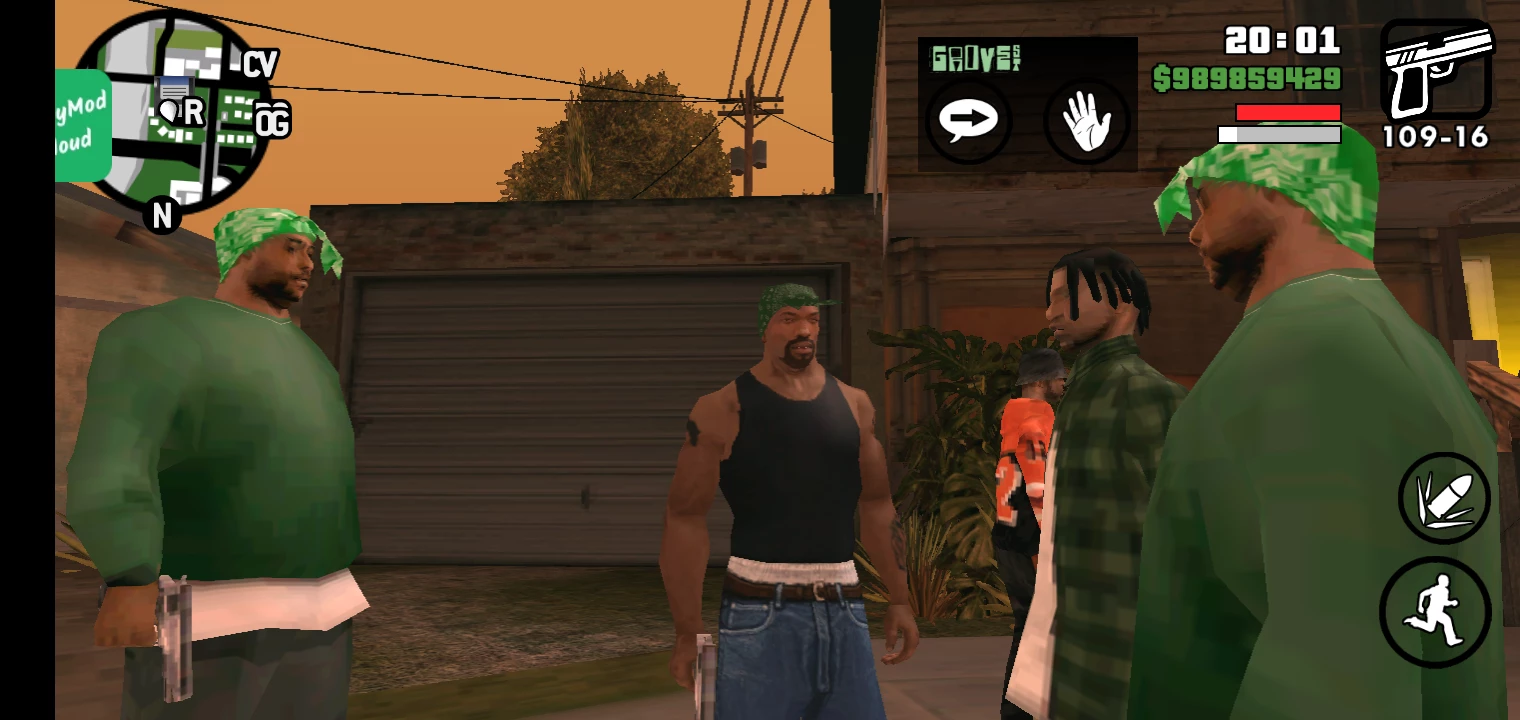Open the green Mod cloud overlay tab
This screenshot has height=720, width=1520.
point(81,125)
